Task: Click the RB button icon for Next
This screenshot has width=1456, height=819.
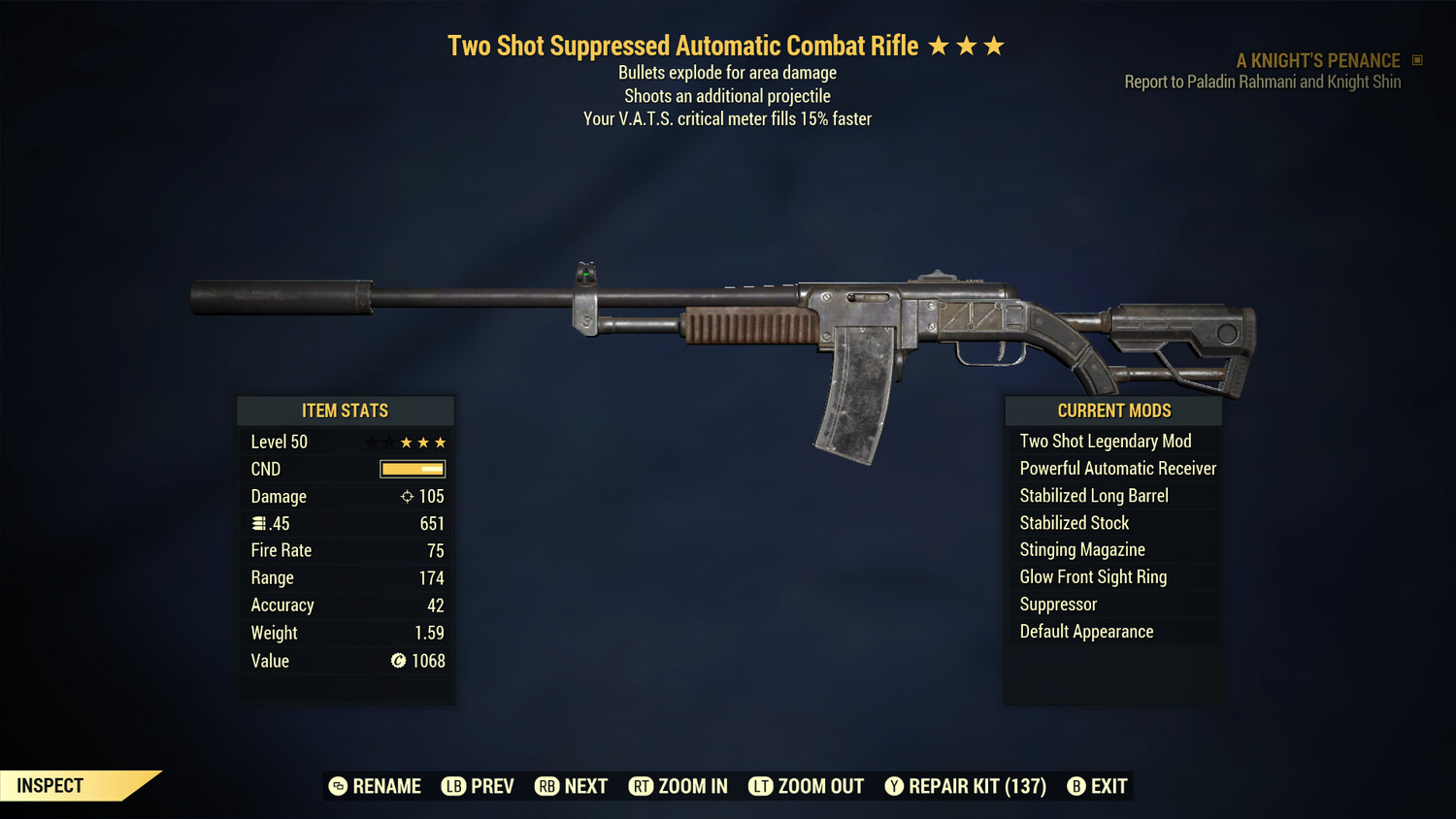Action: 546,786
